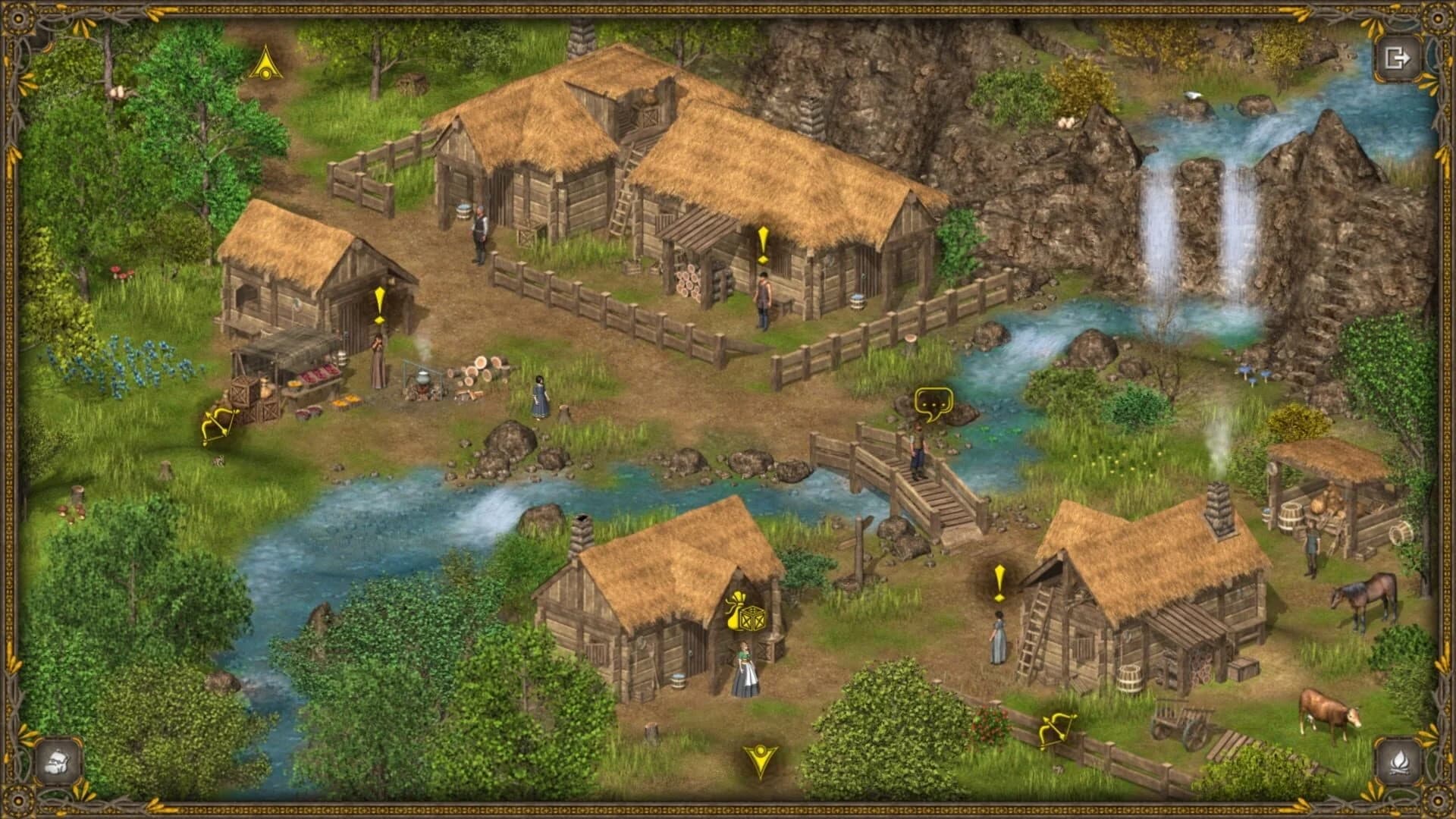Viewport: 1456px width, 819px height.
Task: Click the exclamation mark over the woodcutter
Action: (x=763, y=243)
